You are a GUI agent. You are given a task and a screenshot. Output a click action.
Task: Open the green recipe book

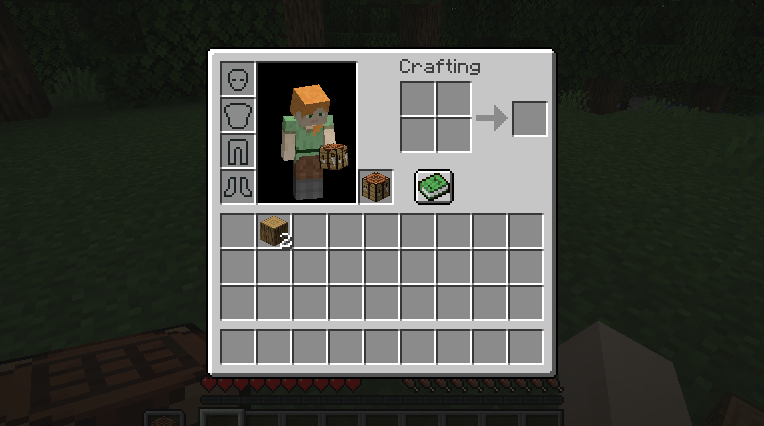pyautogui.click(x=434, y=187)
